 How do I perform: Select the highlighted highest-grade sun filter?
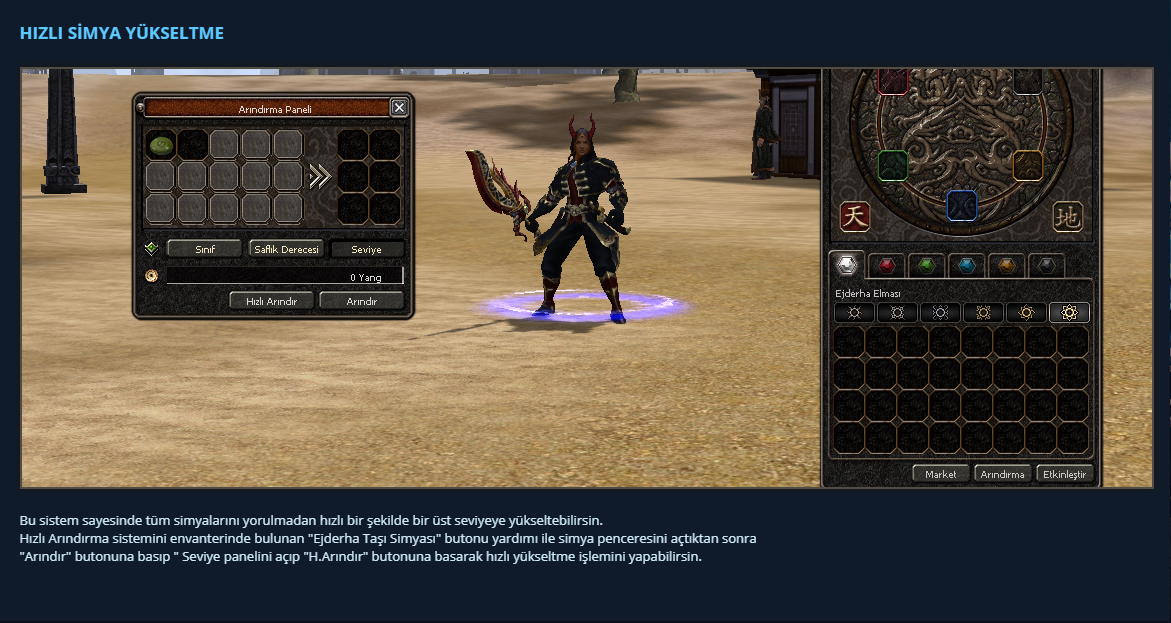(x=1069, y=312)
